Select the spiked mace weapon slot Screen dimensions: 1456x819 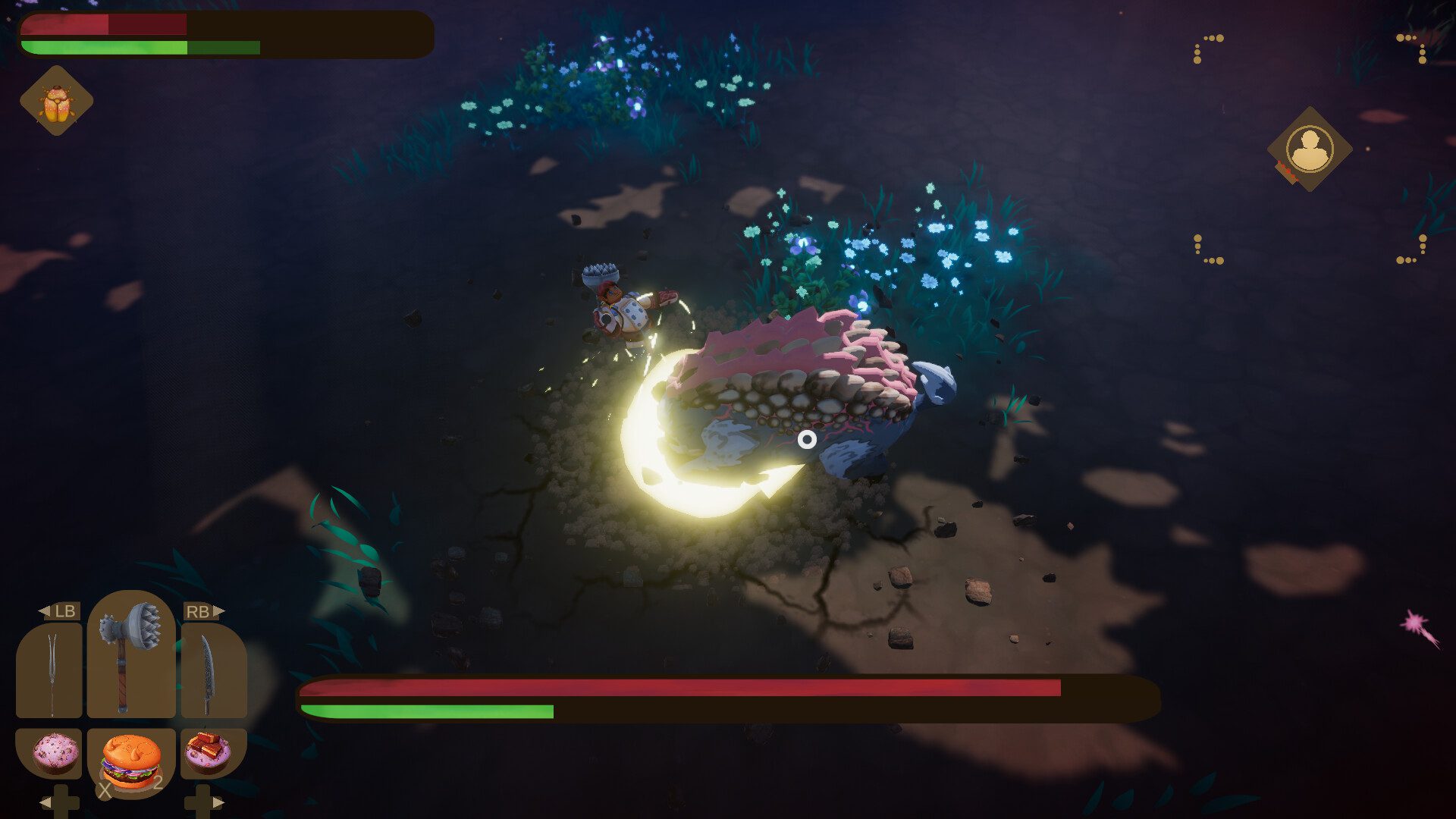tap(130, 654)
